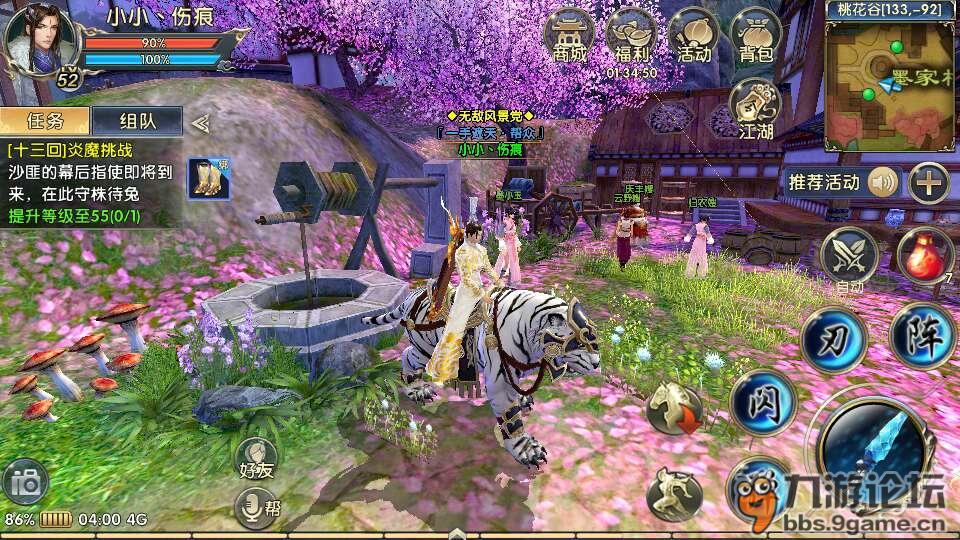
Task: Open the 福利 welfare rewards
Action: (x=631, y=36)
